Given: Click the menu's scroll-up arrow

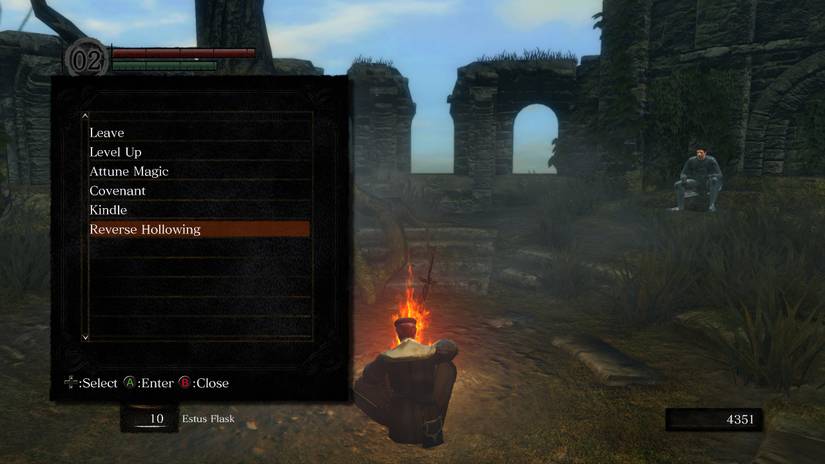Looking at the screenshot, I should (x=85, y=117).
